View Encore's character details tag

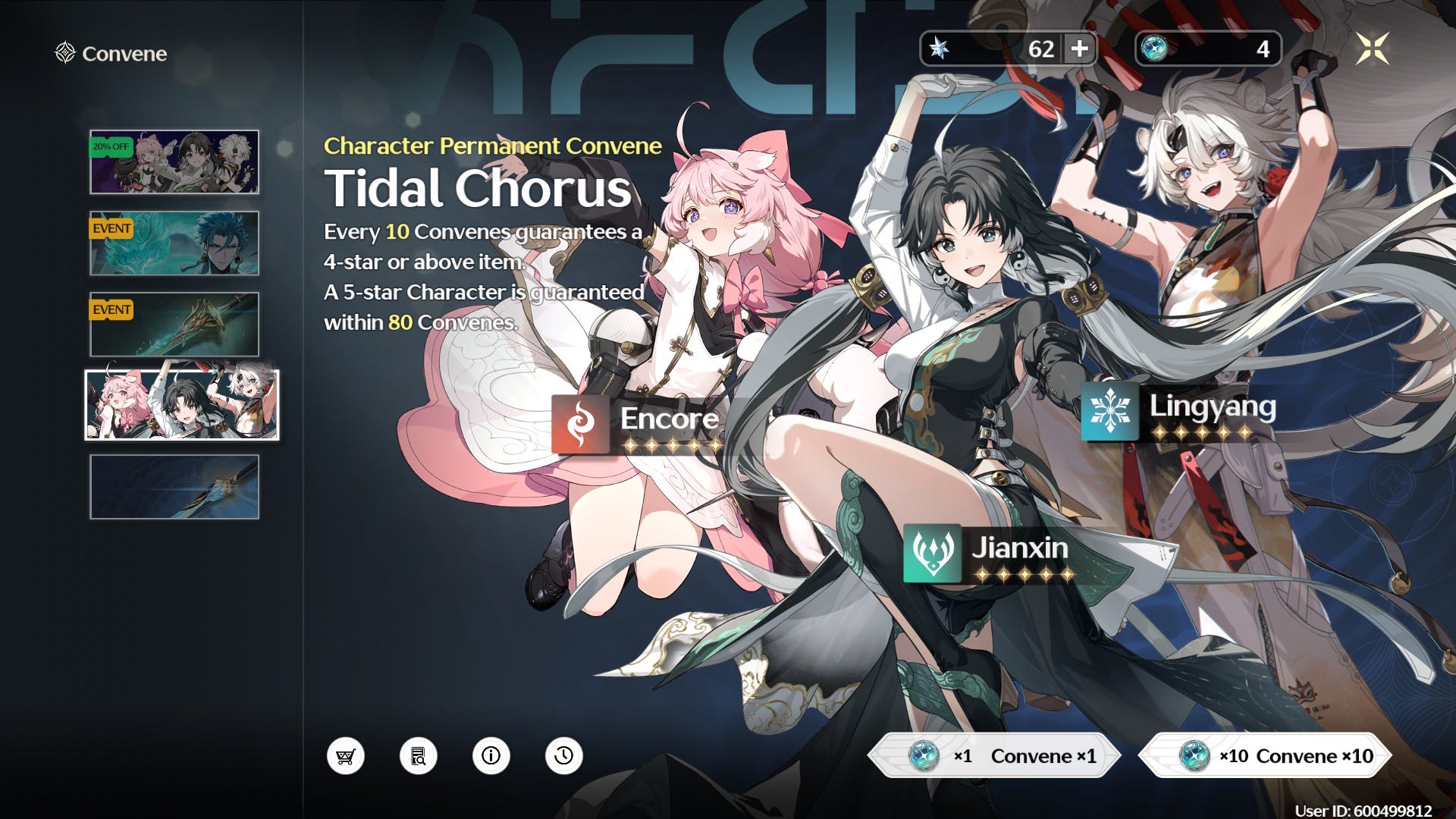(x=637, y=425)
